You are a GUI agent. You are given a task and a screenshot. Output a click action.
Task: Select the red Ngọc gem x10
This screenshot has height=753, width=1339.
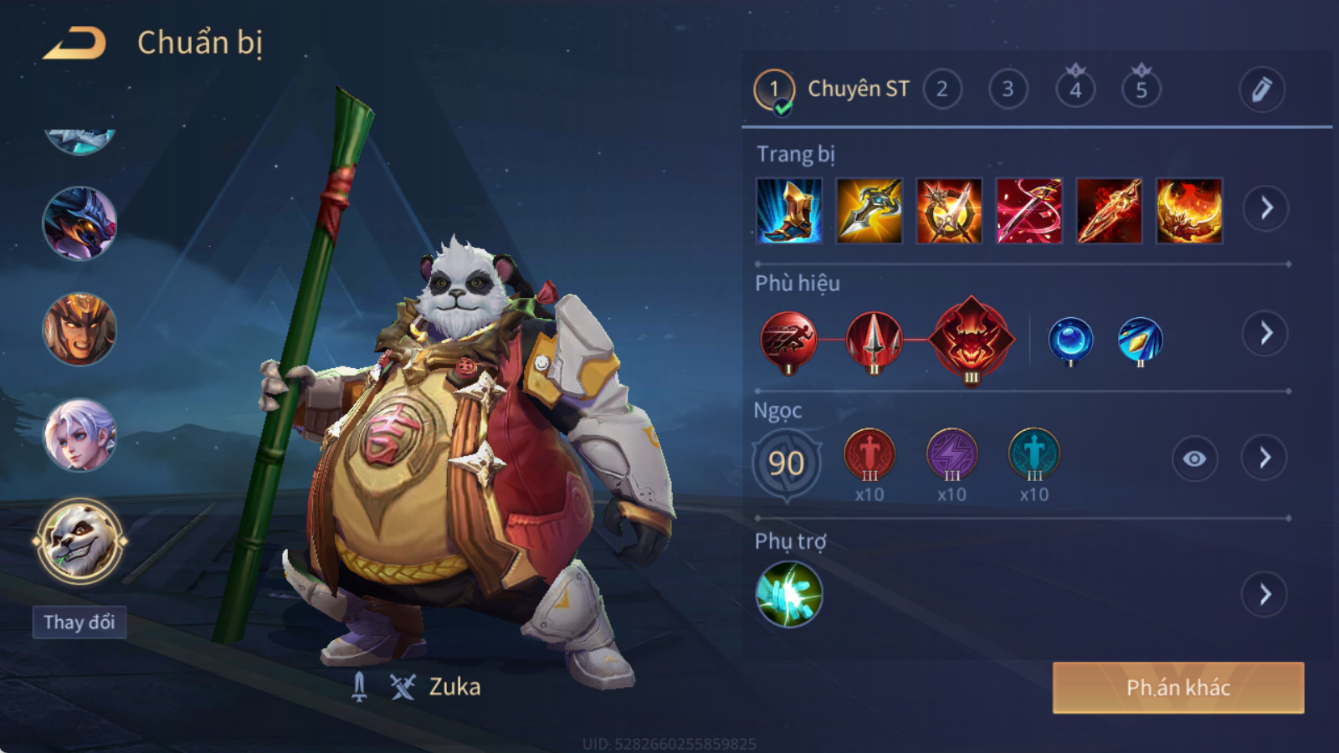click(x=869, y=455)
